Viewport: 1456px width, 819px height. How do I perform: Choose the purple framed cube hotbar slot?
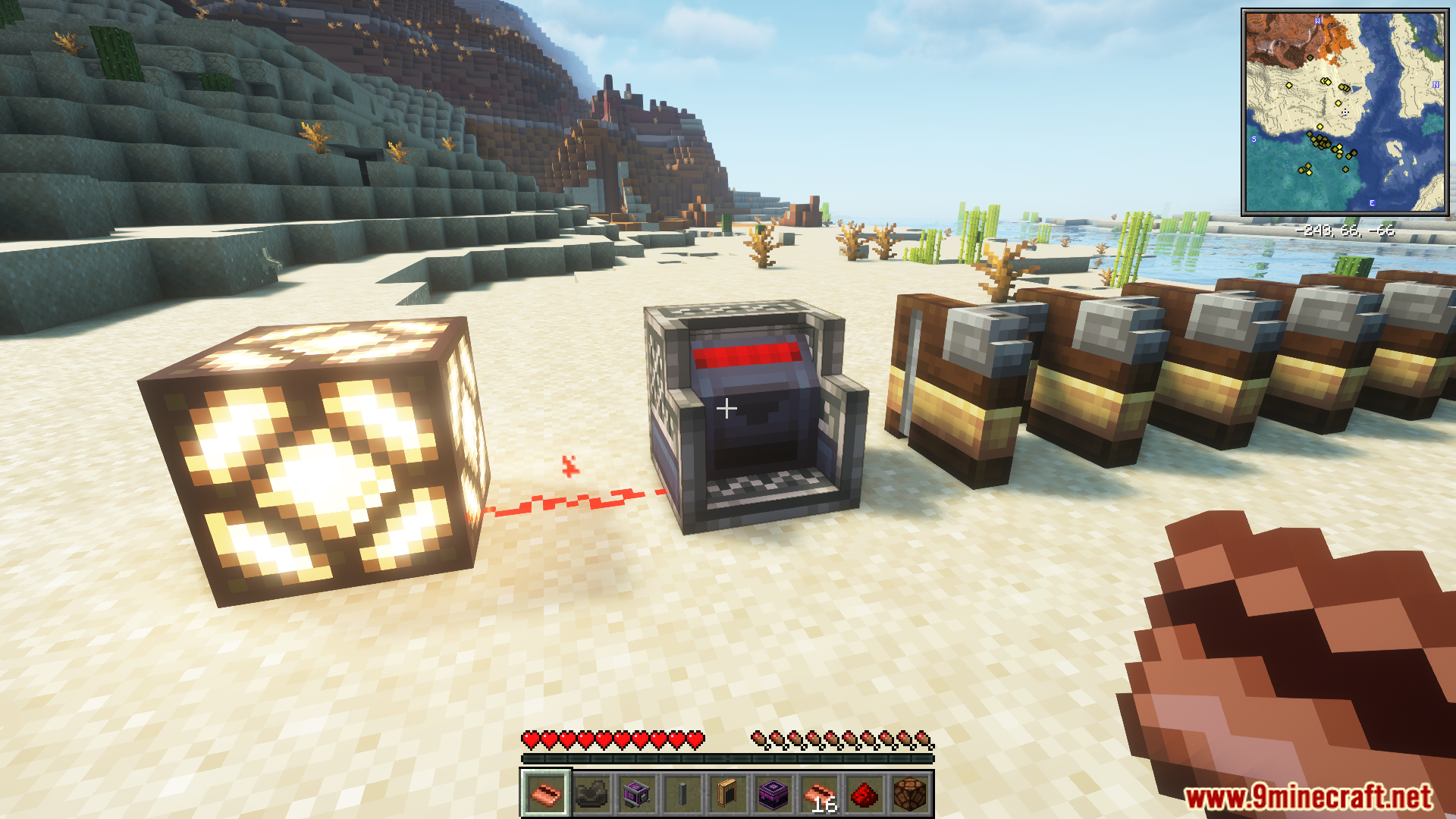tap(636, 794)
